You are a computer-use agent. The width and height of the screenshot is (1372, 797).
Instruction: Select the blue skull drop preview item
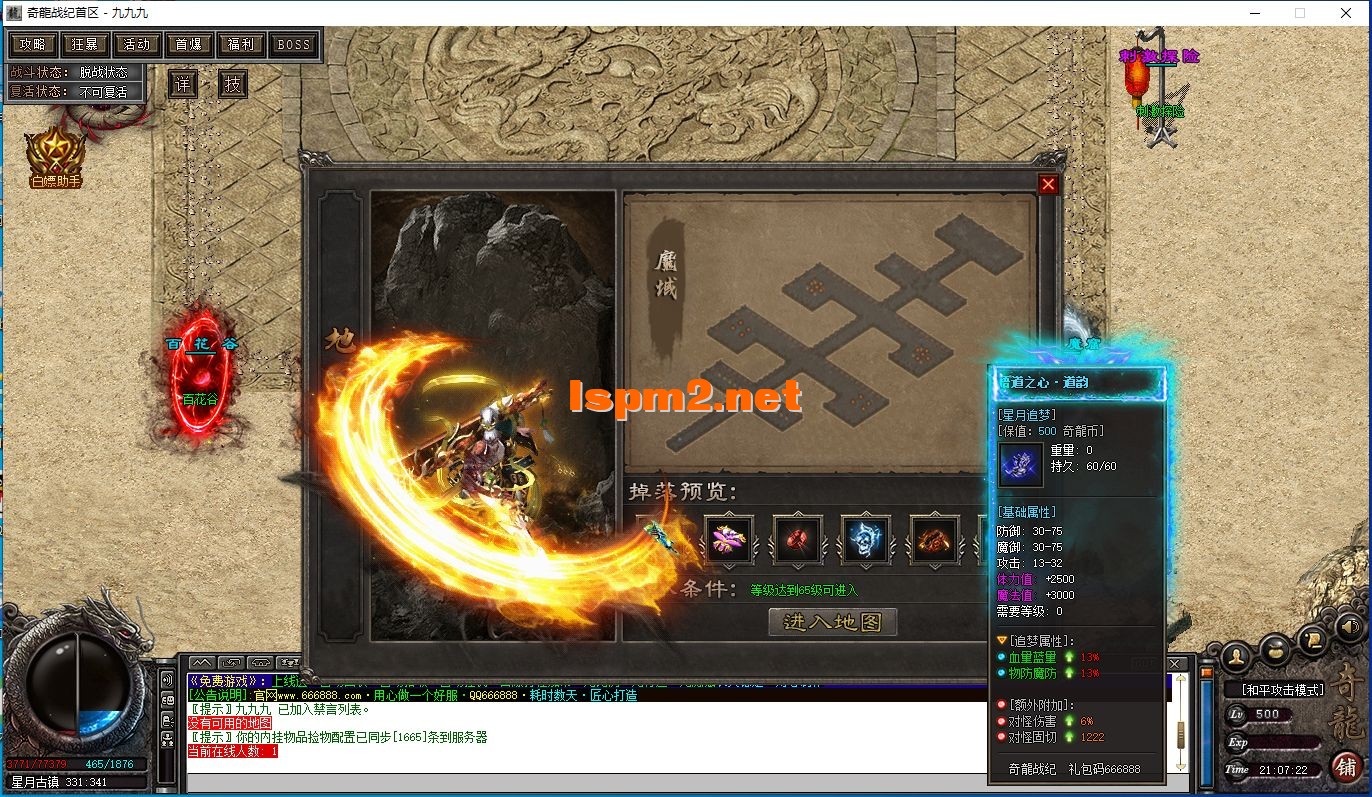pos(865,539)
